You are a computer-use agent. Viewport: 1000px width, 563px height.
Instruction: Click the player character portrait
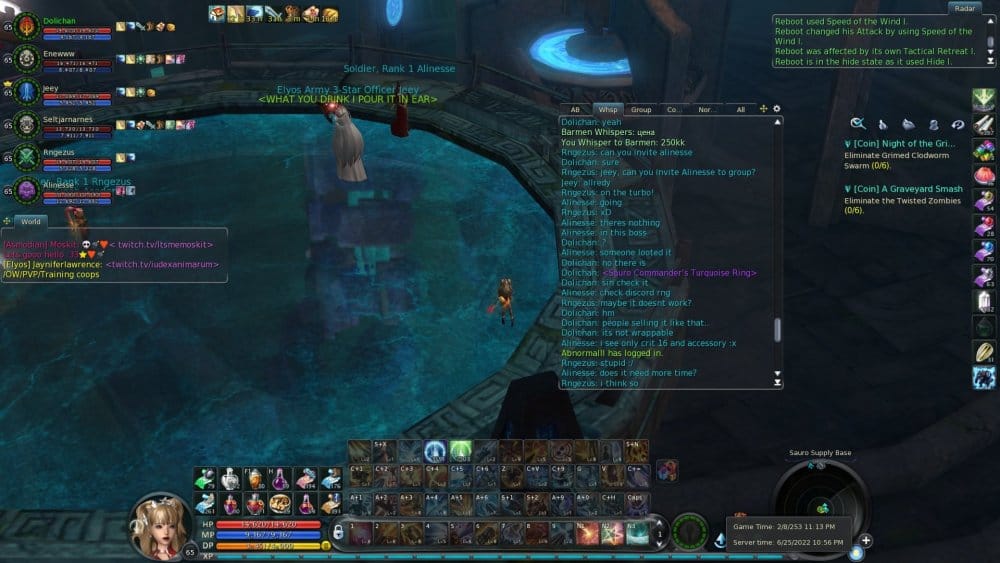[x=163, y=526]
